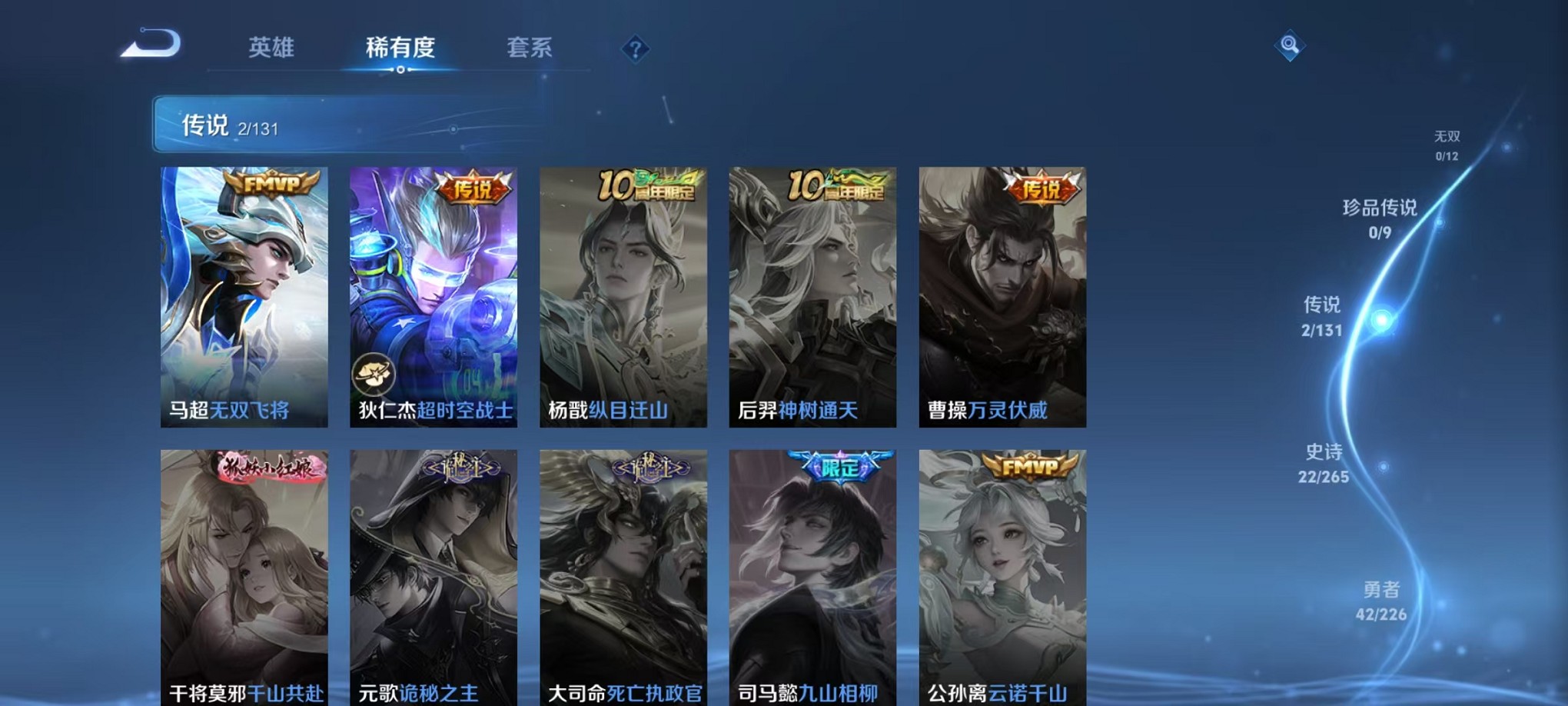Switch to the 英雄 tab
The height and width of the screenshot is (706, 1568).
point(270,48)
